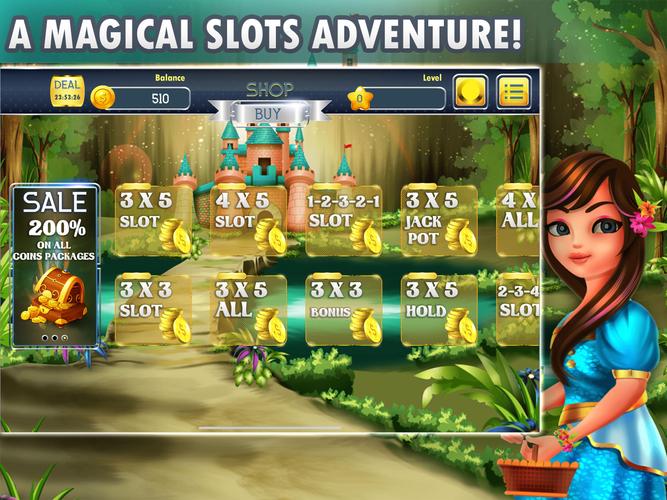Choose the 4 X 5 SLOT game
The width and height of the screenshot is (667, 500).
[248, 218]
